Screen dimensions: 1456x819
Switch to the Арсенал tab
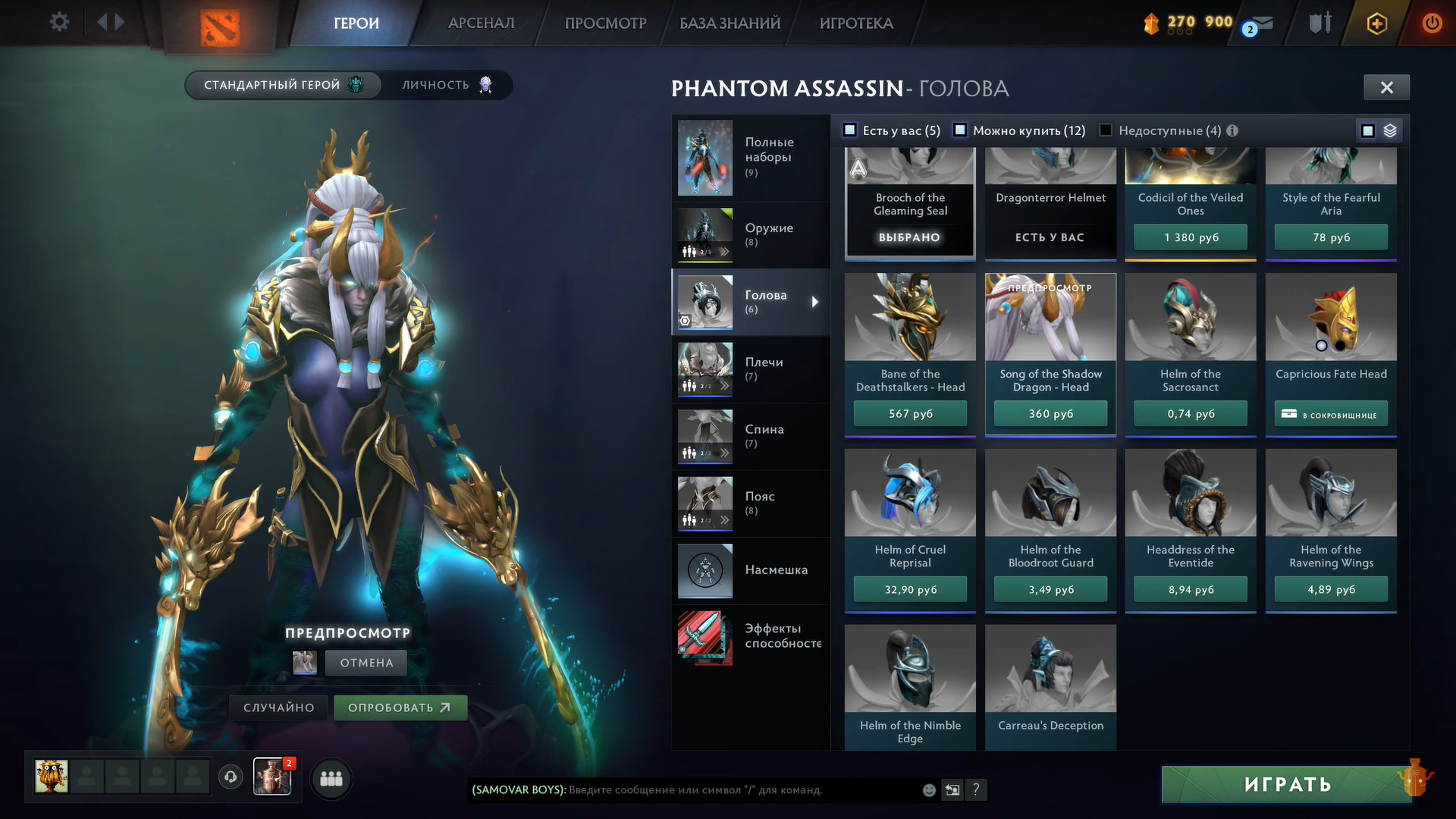pos(481,24)
